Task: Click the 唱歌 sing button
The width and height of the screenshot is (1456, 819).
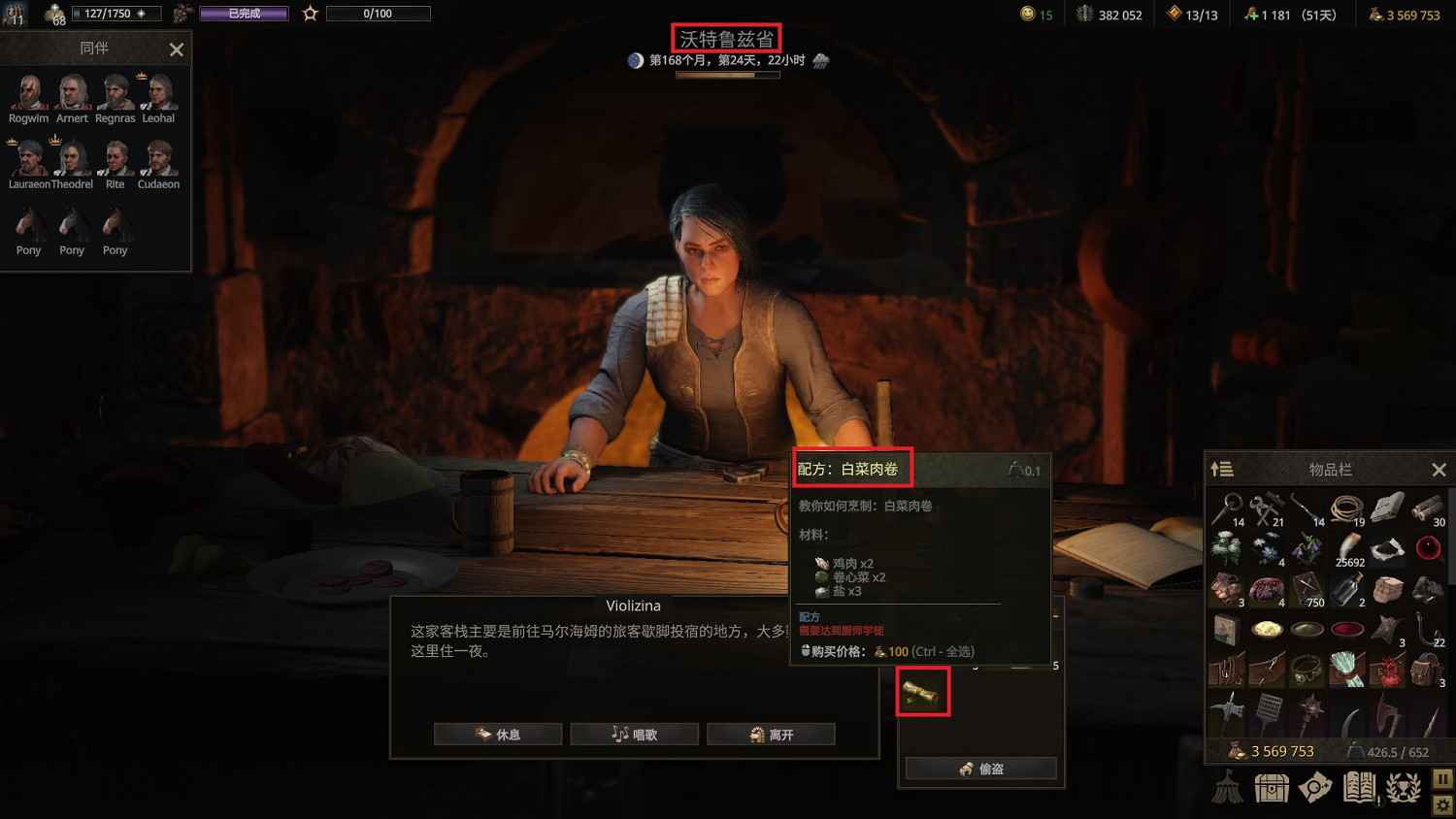Action: point(635,734)
